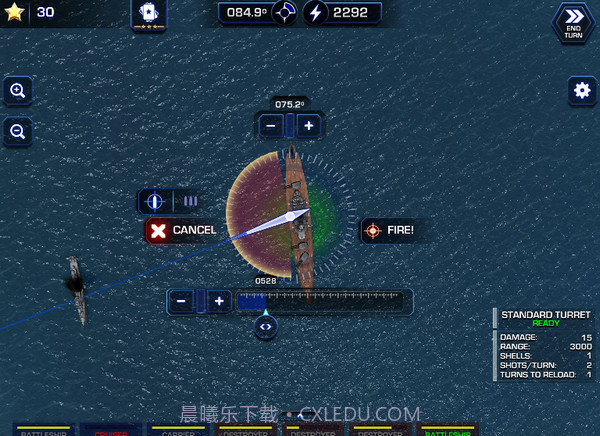Viewport: 600px width, 436px height.
Task: Select the Cruiser ship tab
Action: click(x=111, y=431)
